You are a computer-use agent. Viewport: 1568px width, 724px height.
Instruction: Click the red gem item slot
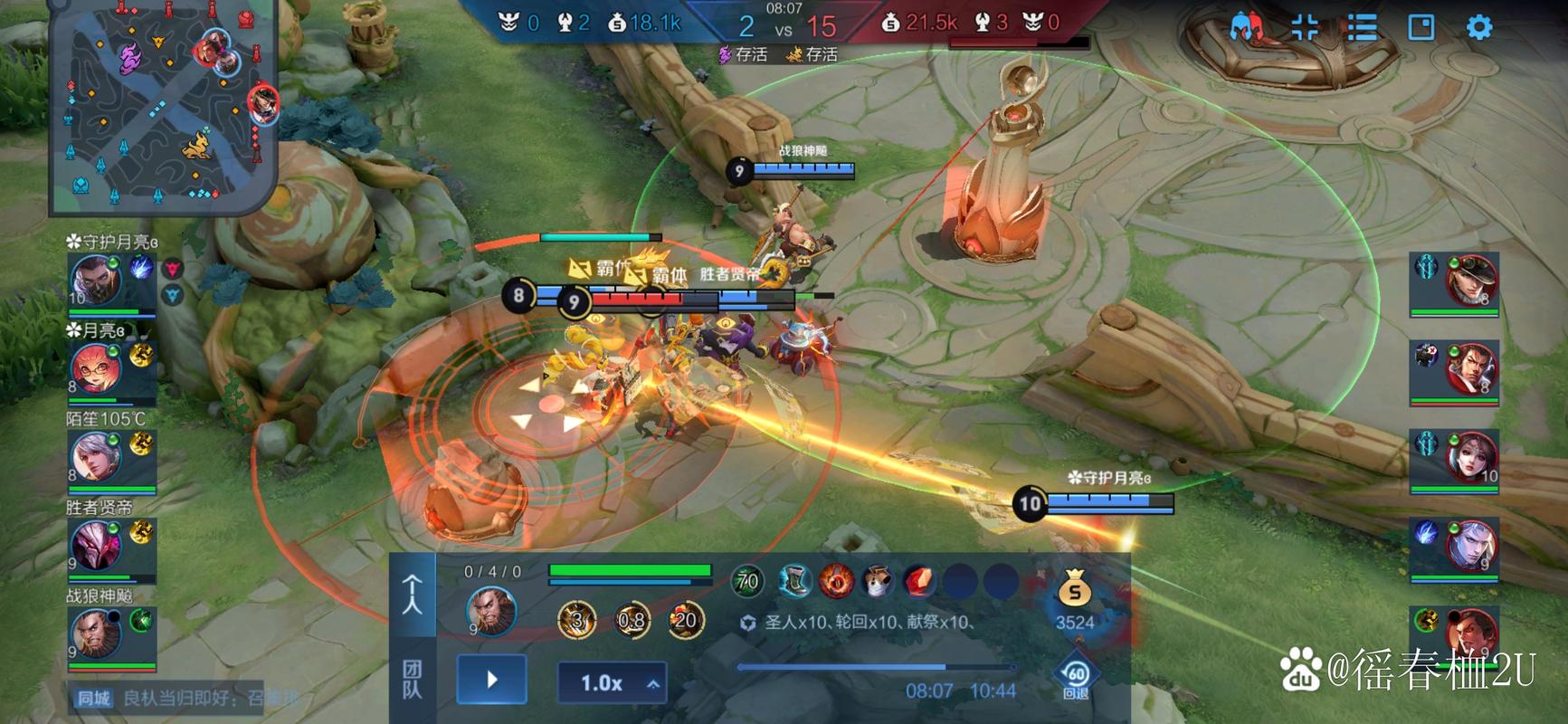tap(918, 582)
